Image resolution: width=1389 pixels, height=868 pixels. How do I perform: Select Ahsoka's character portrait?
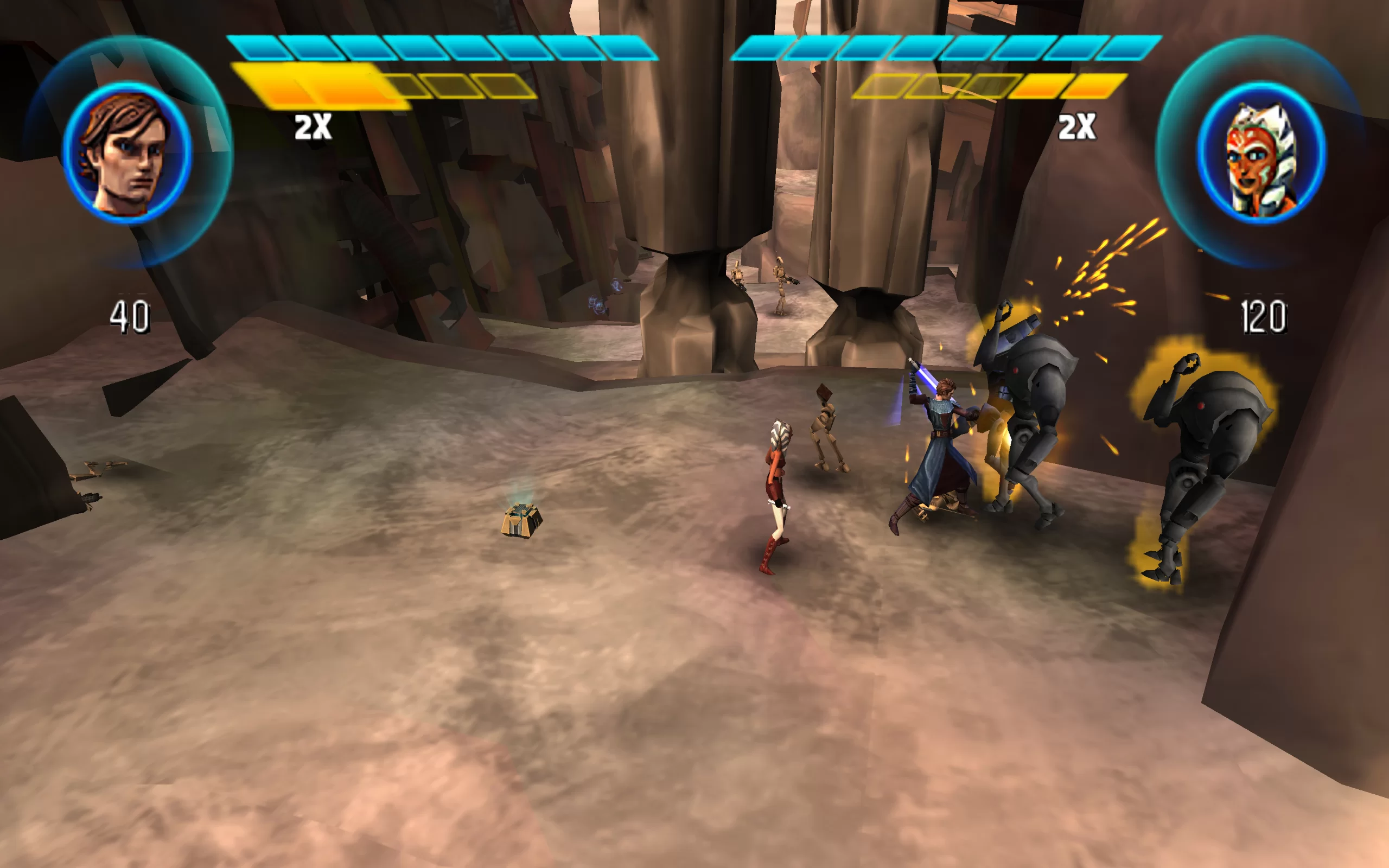(x=1261, y=152)
